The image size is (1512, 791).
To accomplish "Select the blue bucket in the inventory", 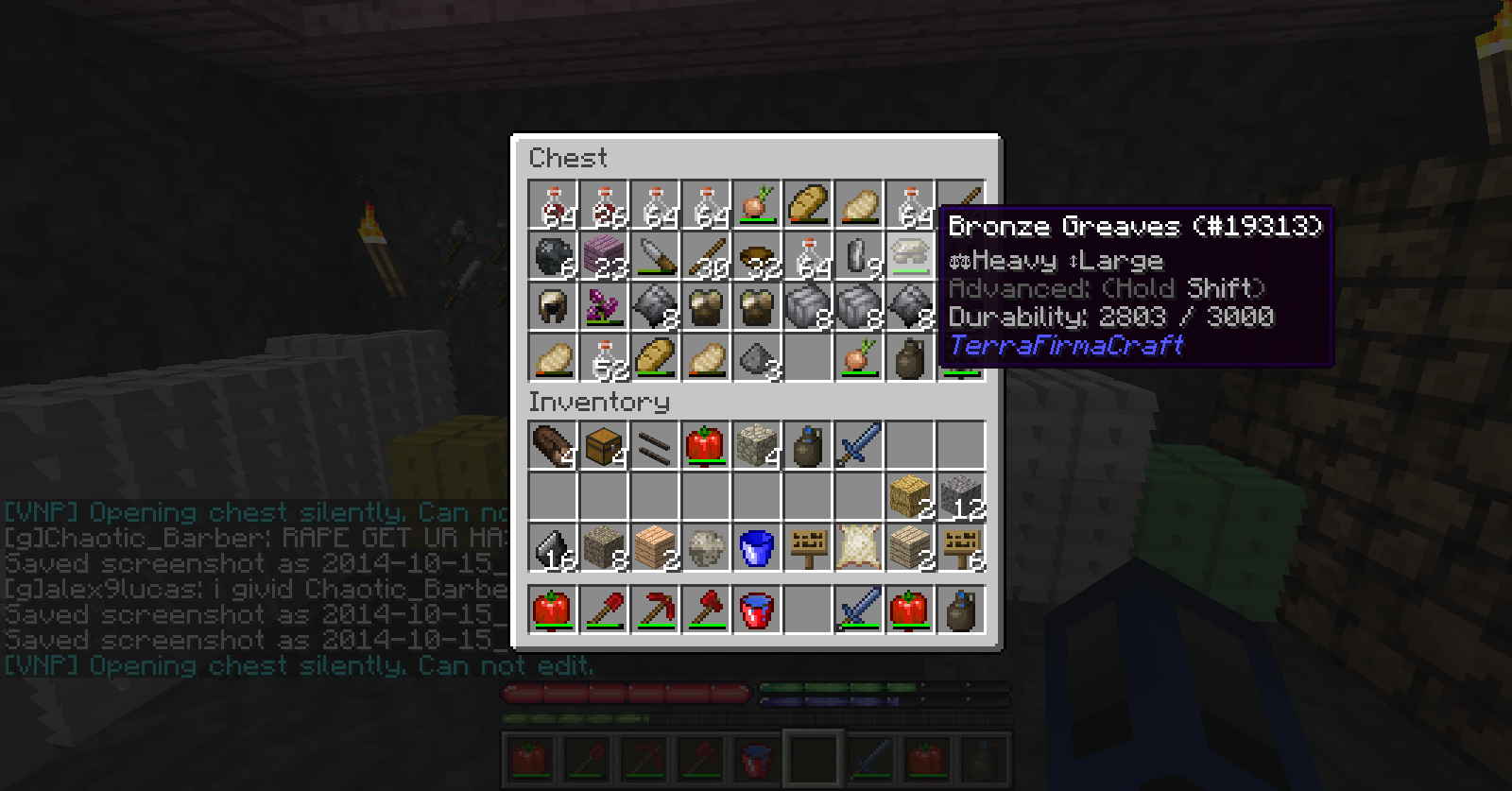I will [757, 548].
